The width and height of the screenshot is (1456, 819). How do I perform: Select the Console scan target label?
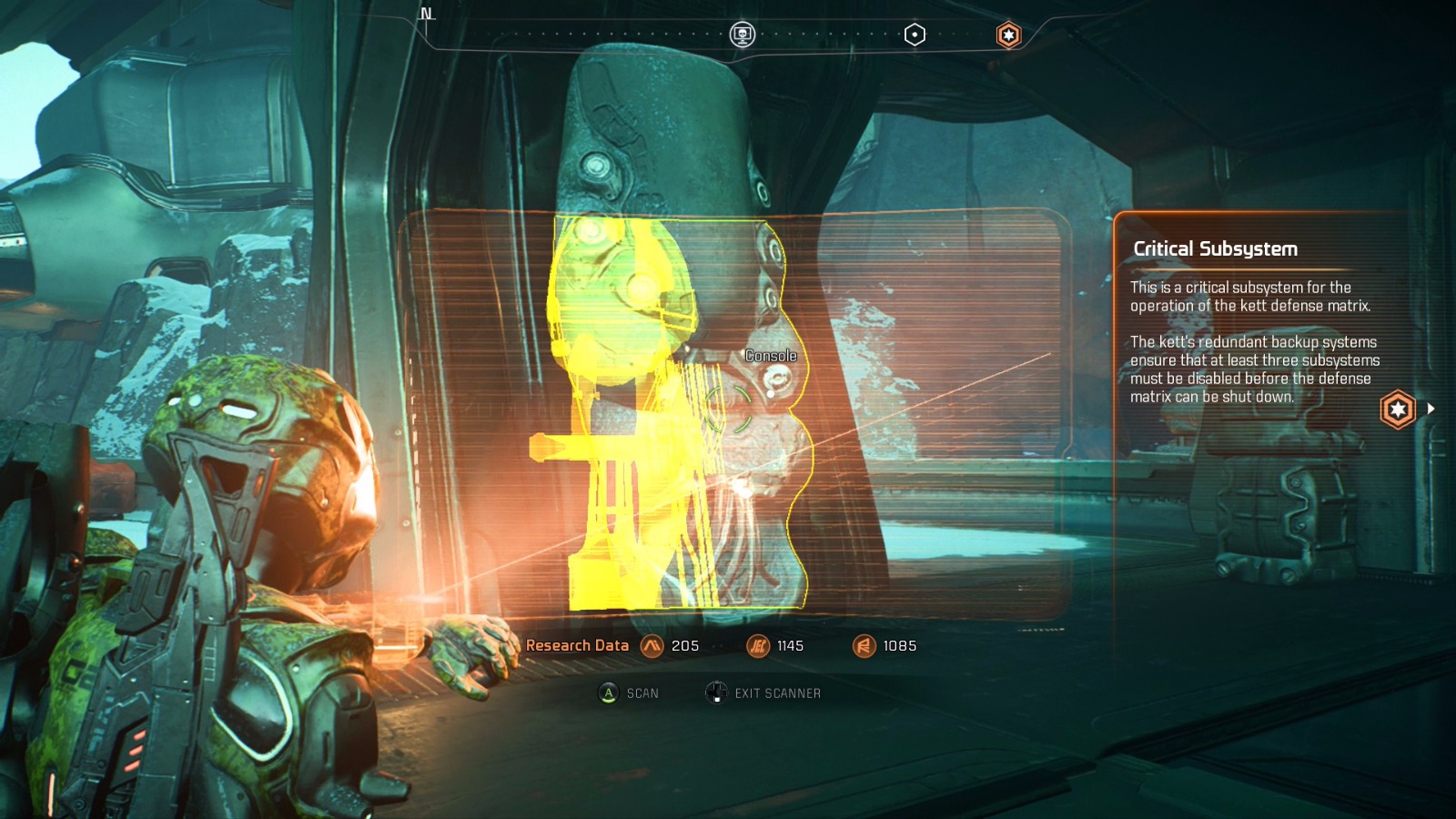(x=771, y=356)
